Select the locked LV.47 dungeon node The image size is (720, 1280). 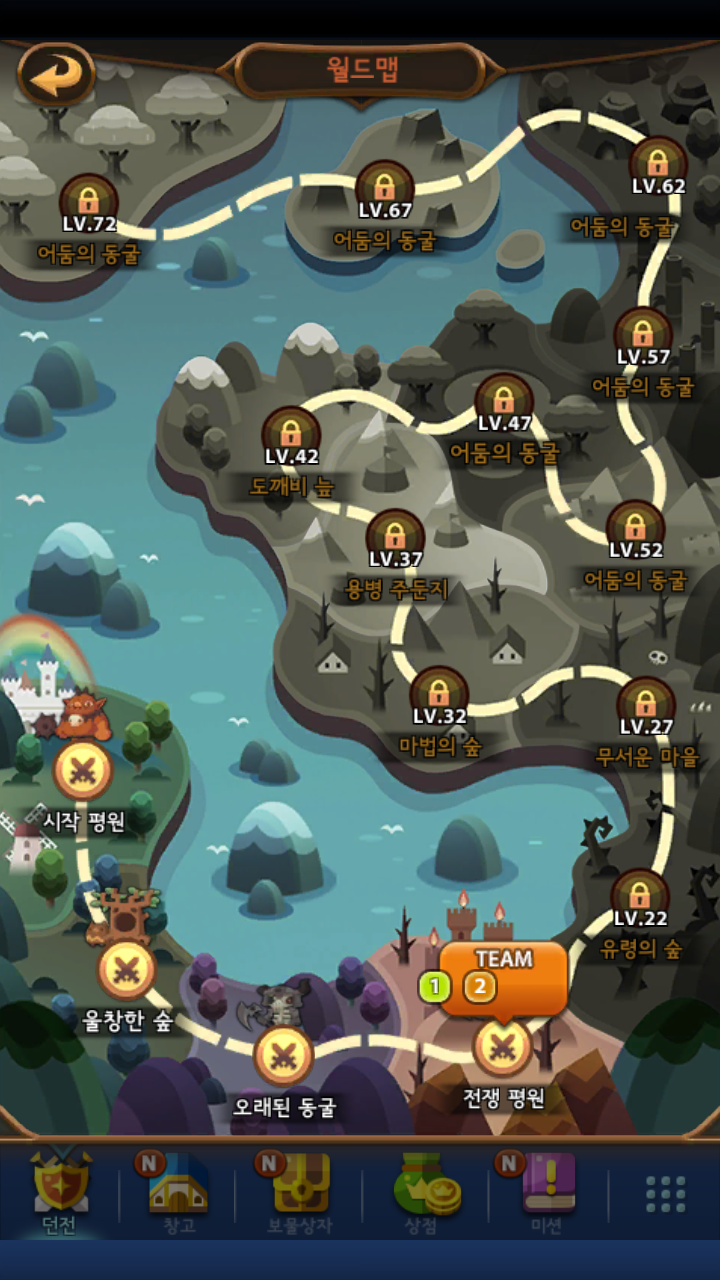click(x=504, y=402)
